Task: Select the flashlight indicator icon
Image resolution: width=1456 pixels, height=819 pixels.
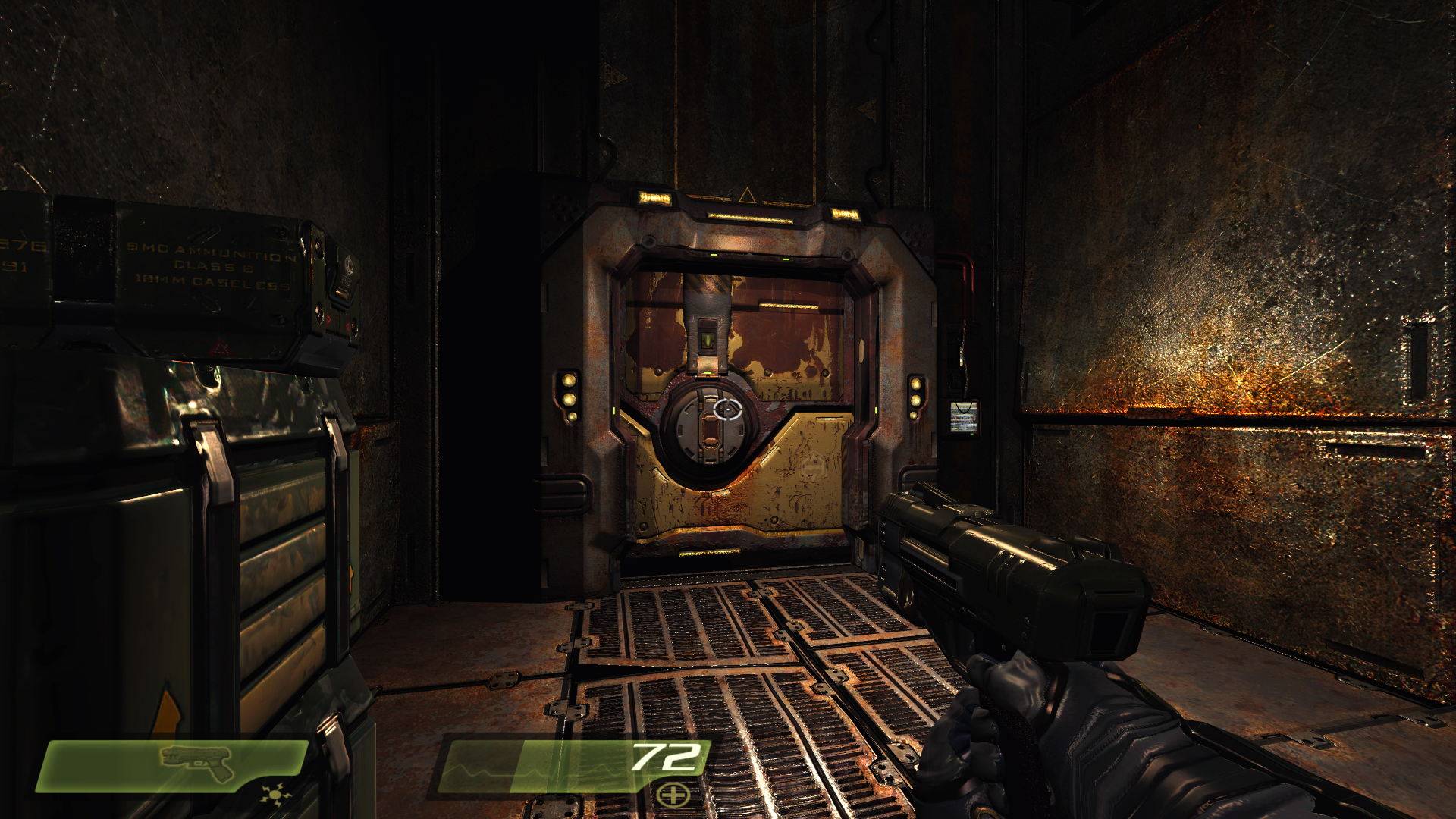Action: 275,795
